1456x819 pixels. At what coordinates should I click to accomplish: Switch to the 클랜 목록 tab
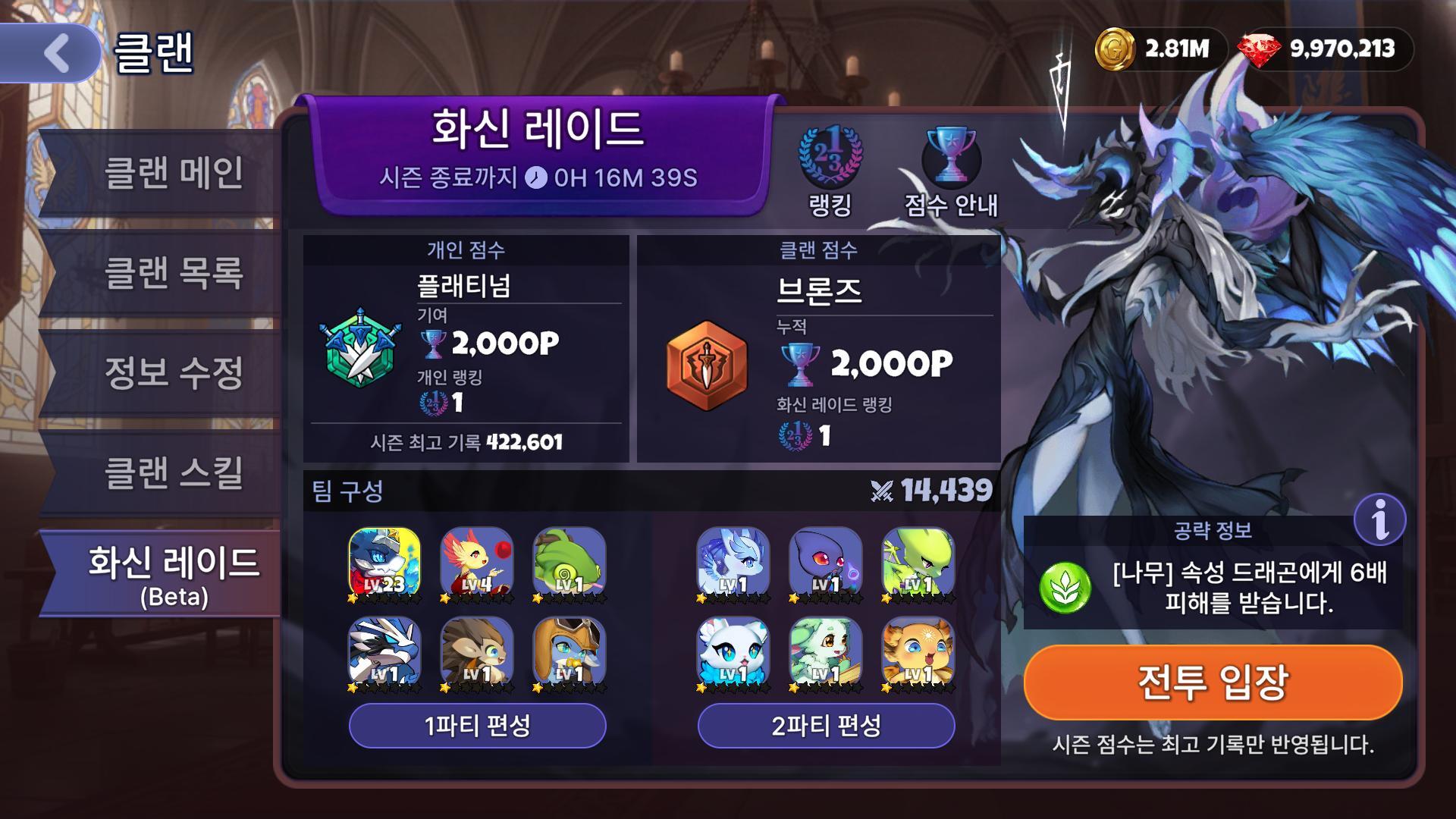pos(173,272)
